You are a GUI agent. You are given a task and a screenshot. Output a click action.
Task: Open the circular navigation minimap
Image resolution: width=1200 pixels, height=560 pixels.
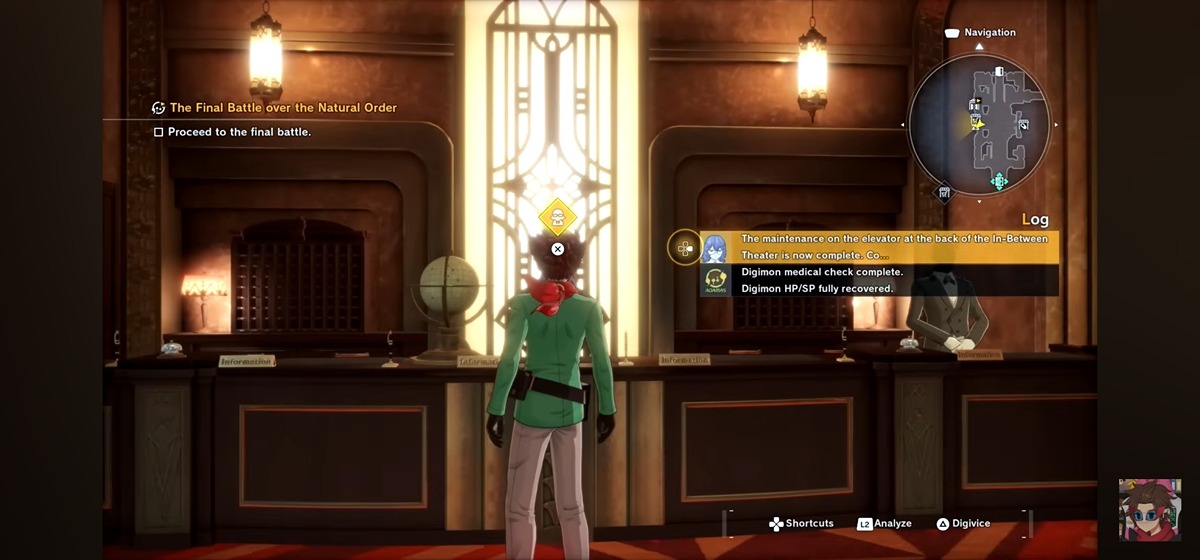(x=979, y=124)
